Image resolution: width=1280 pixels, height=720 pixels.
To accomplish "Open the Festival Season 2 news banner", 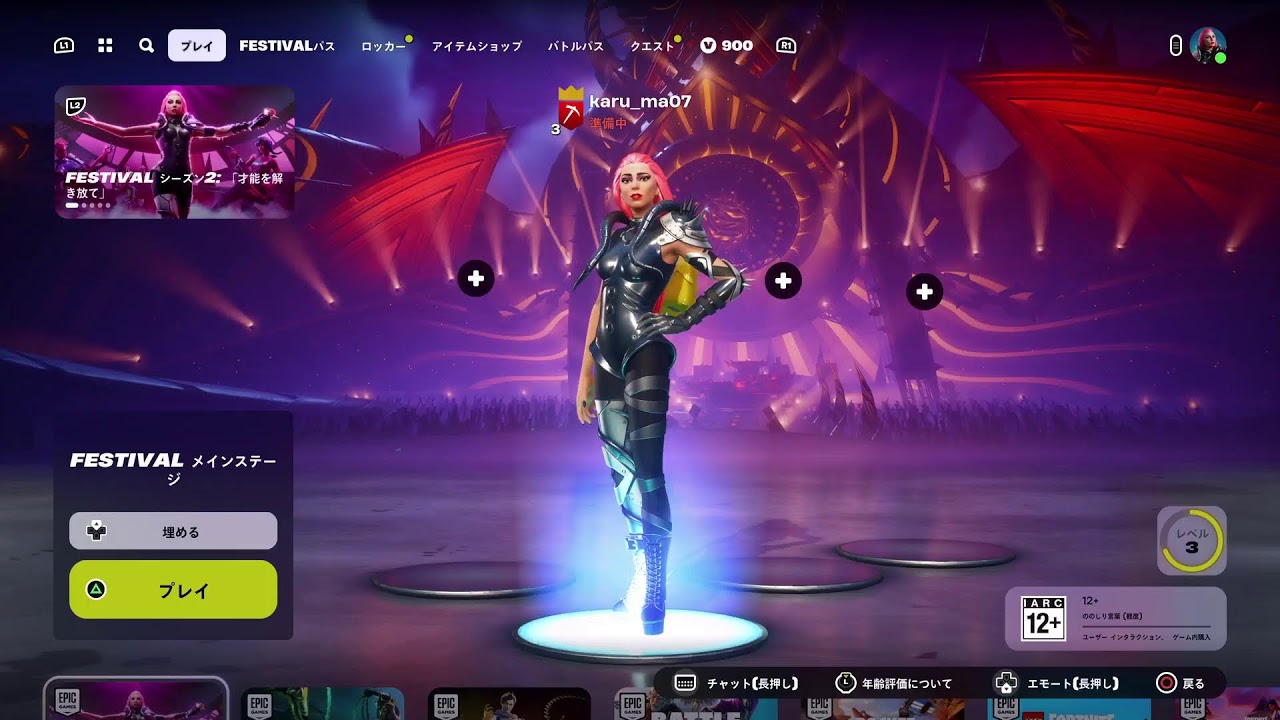I will point(175,152).
